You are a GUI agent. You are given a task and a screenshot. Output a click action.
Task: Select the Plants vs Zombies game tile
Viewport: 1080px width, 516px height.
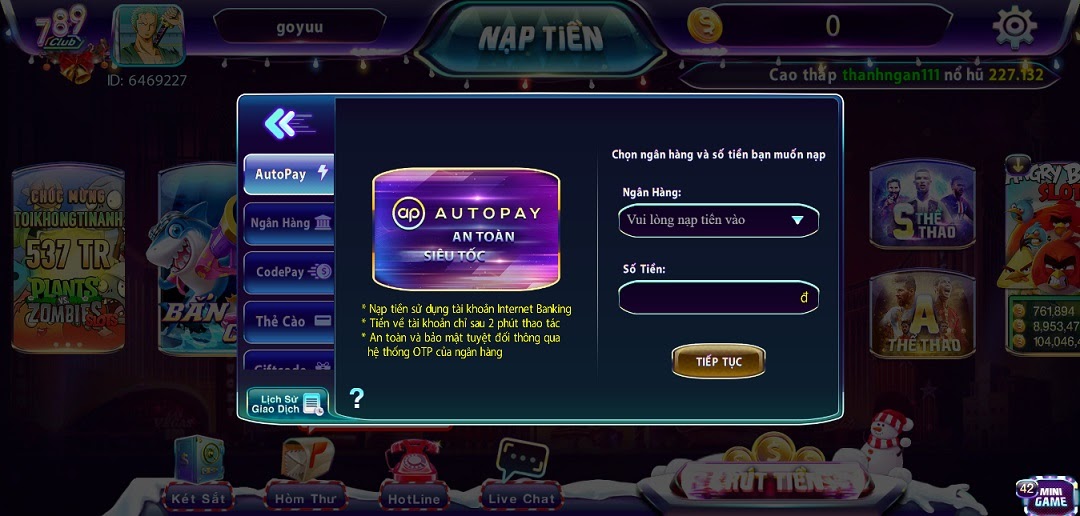click(x=67, y=262)
